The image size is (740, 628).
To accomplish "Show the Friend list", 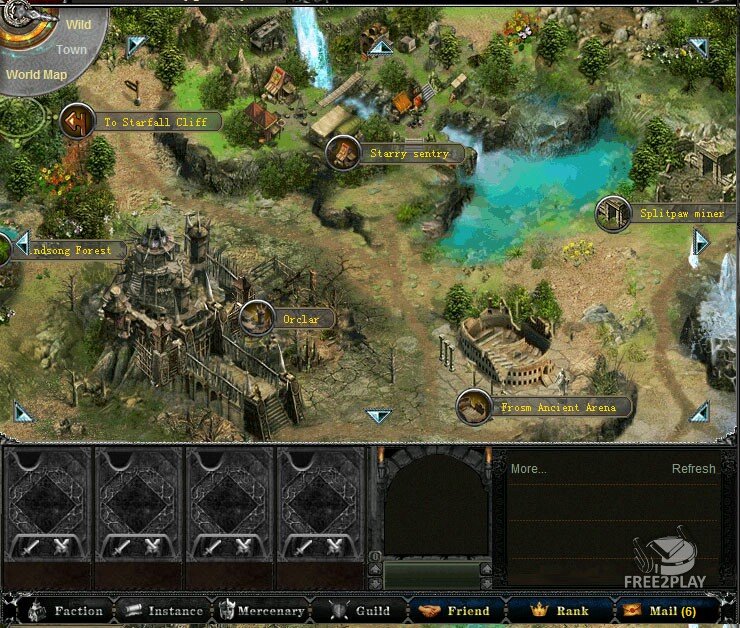I will click(x=457, y=610).
